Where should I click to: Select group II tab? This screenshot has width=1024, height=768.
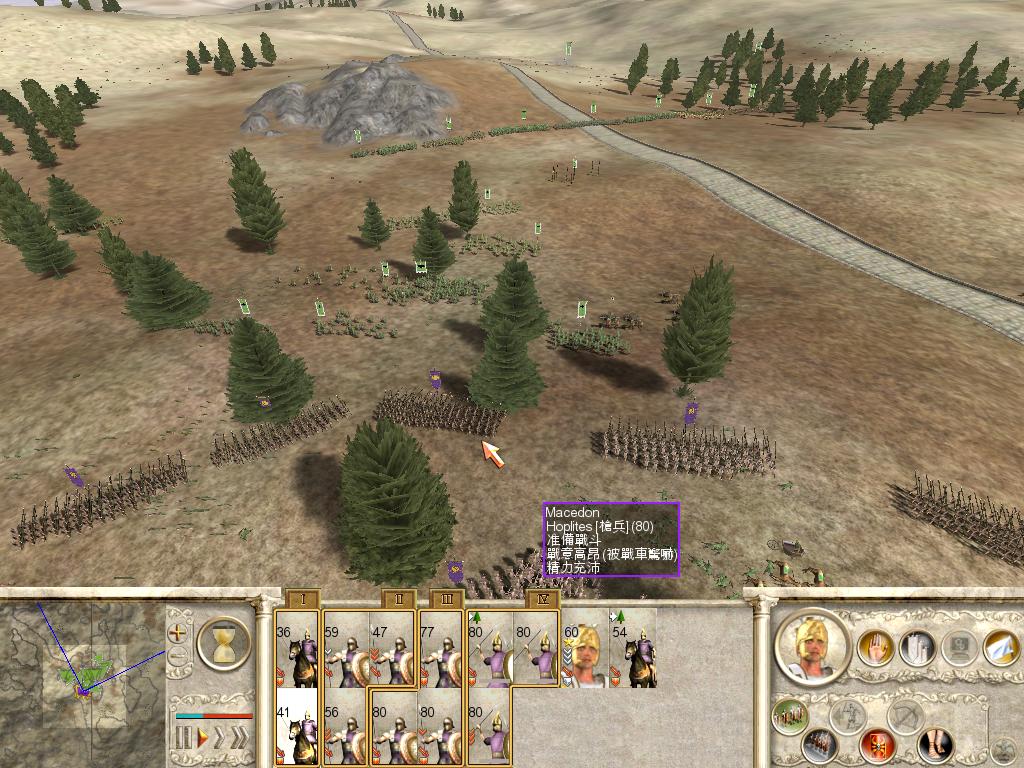(399, 600)
